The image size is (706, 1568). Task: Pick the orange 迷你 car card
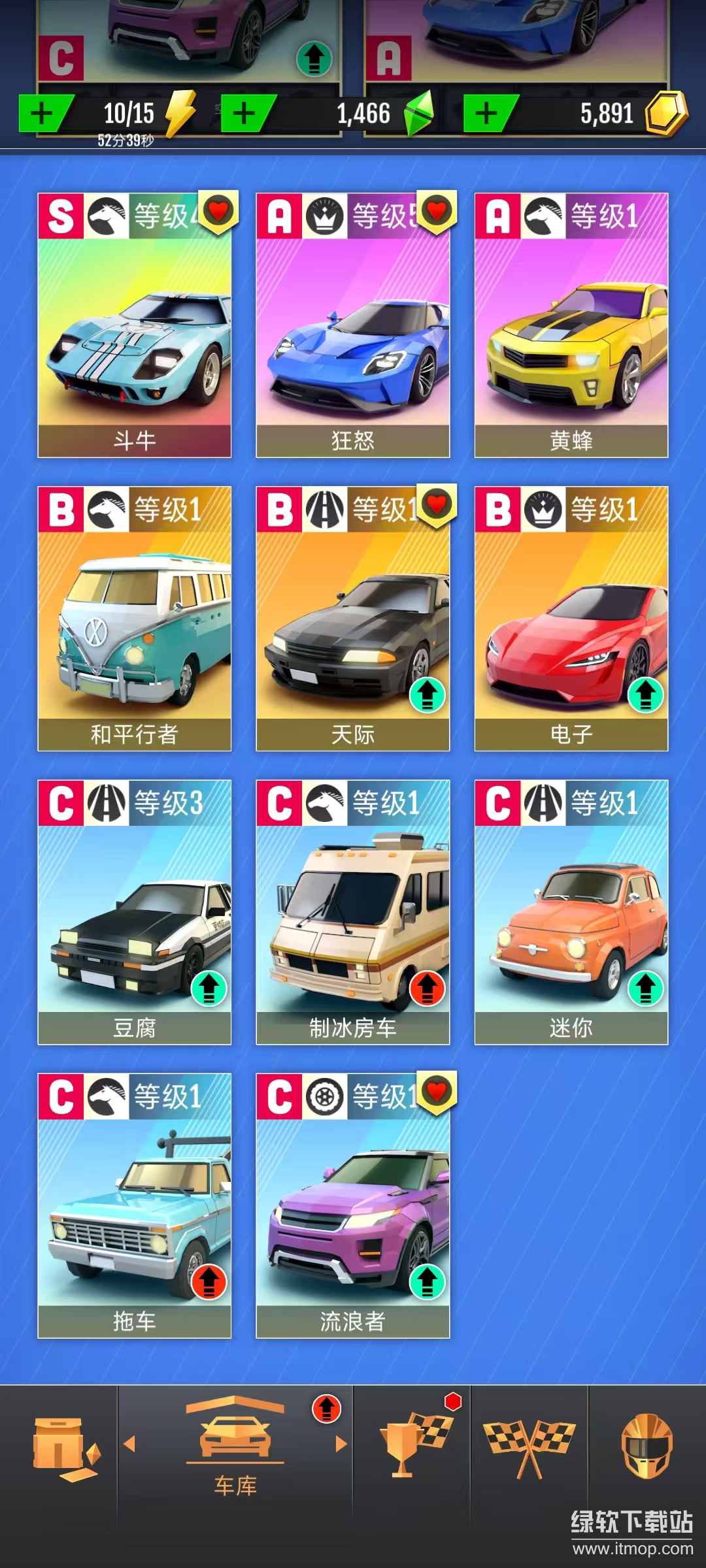click(571, 911)
